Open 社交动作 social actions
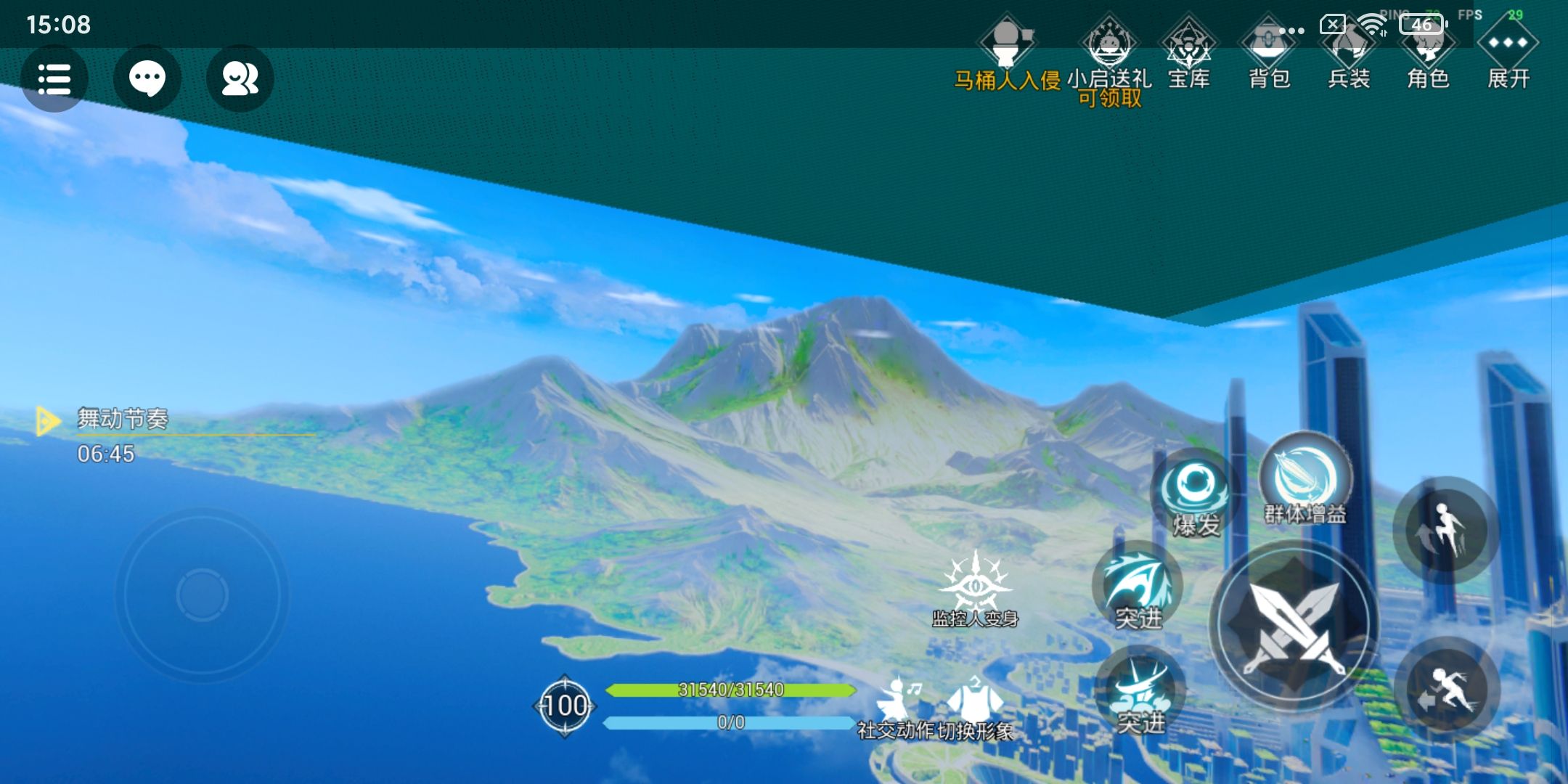The height and width of the screenshot is (784, 1568). 897,708
